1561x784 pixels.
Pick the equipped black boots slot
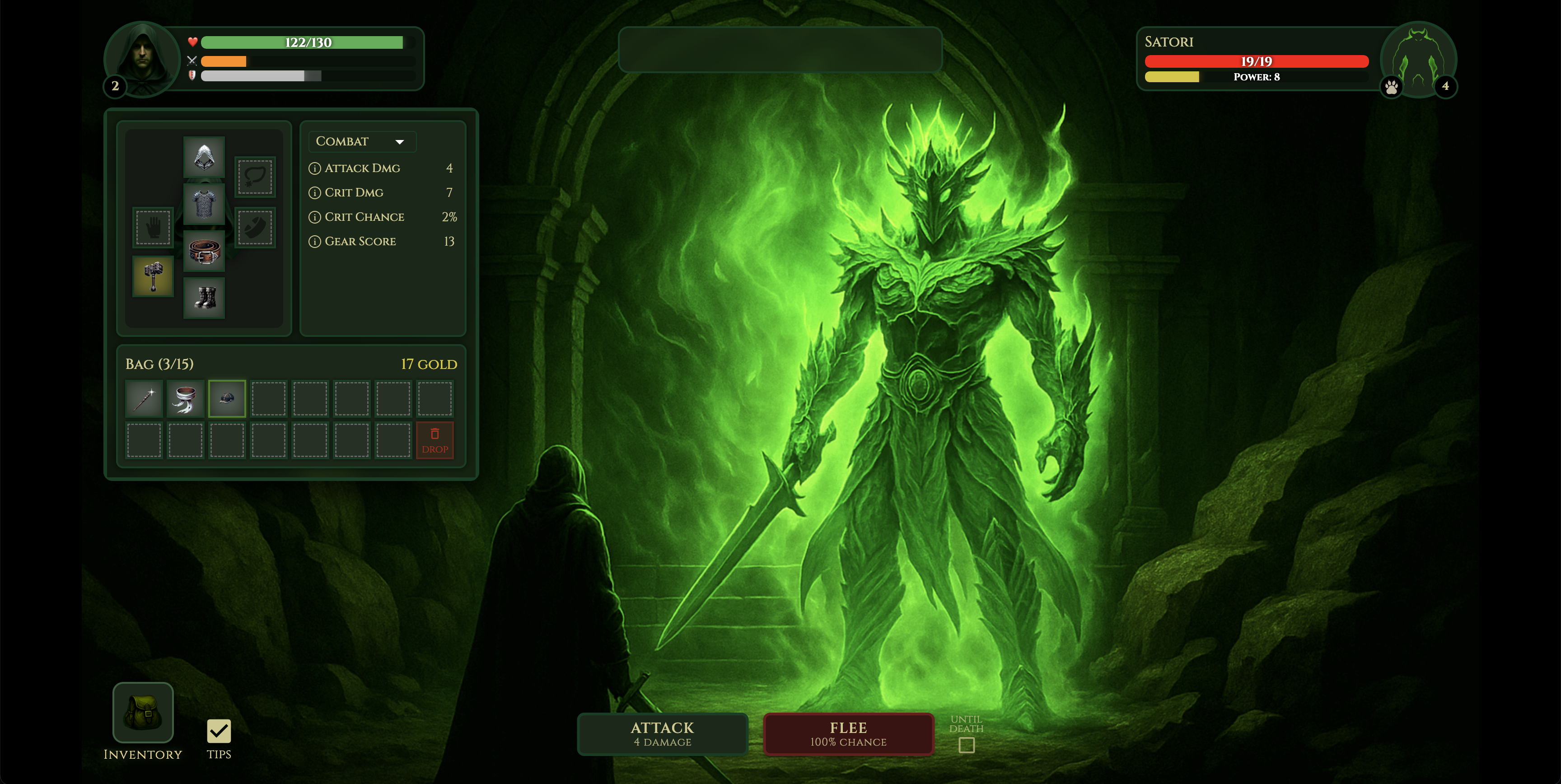pos(204,298)
